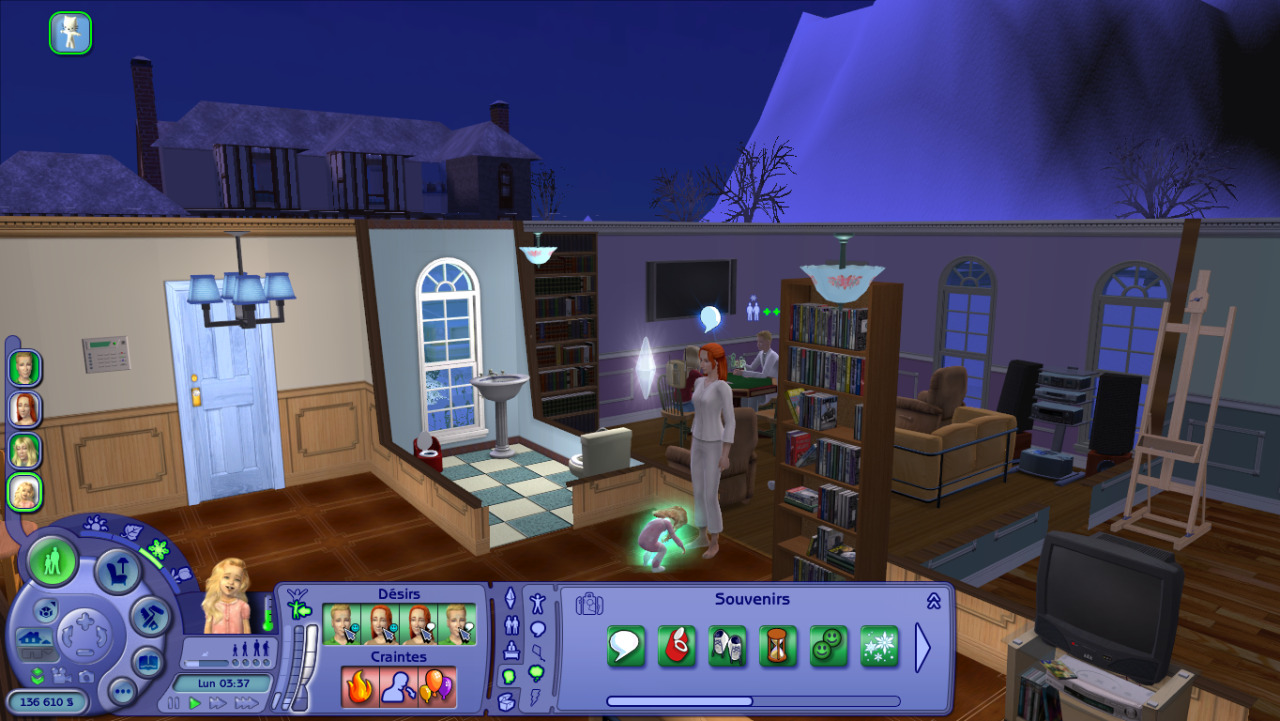Show next memories with the right arrow
Viewport: 1280px width, 721px height.
tap(922, 647)
